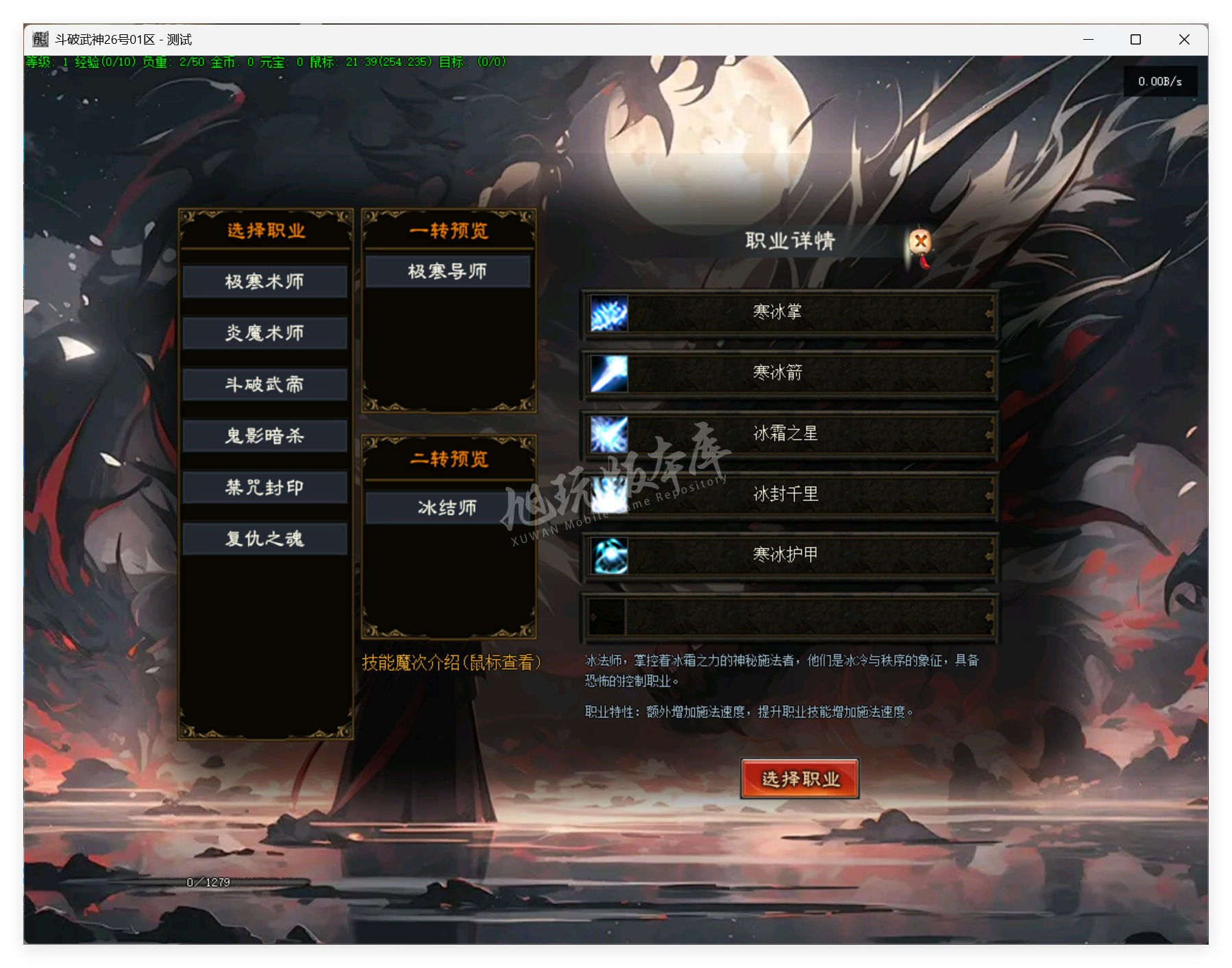
Task: Open the 极寒导师 first-job preview entry
Action: [x=448, y=271]
